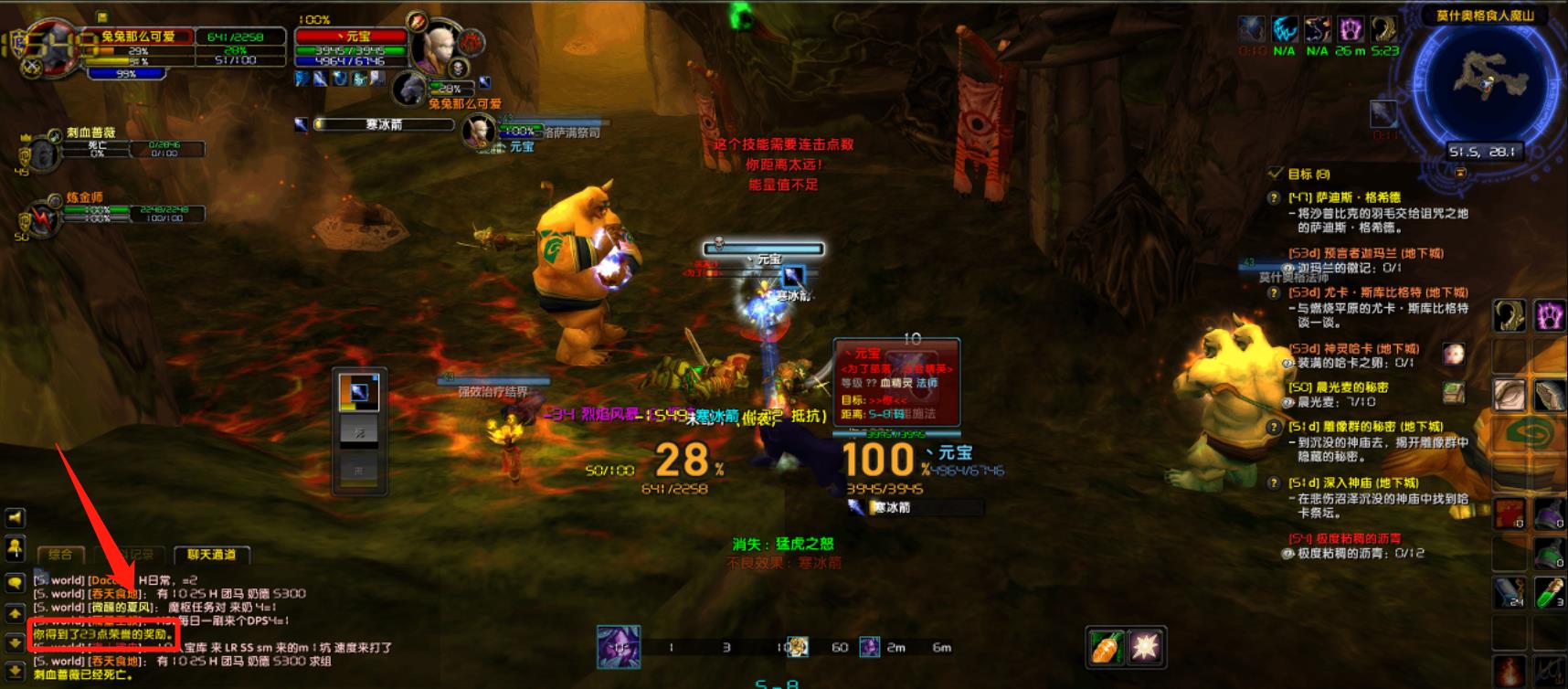
Task: Select quest 预言者迦玛兰 in tracker
Action: click(1365, 253)
